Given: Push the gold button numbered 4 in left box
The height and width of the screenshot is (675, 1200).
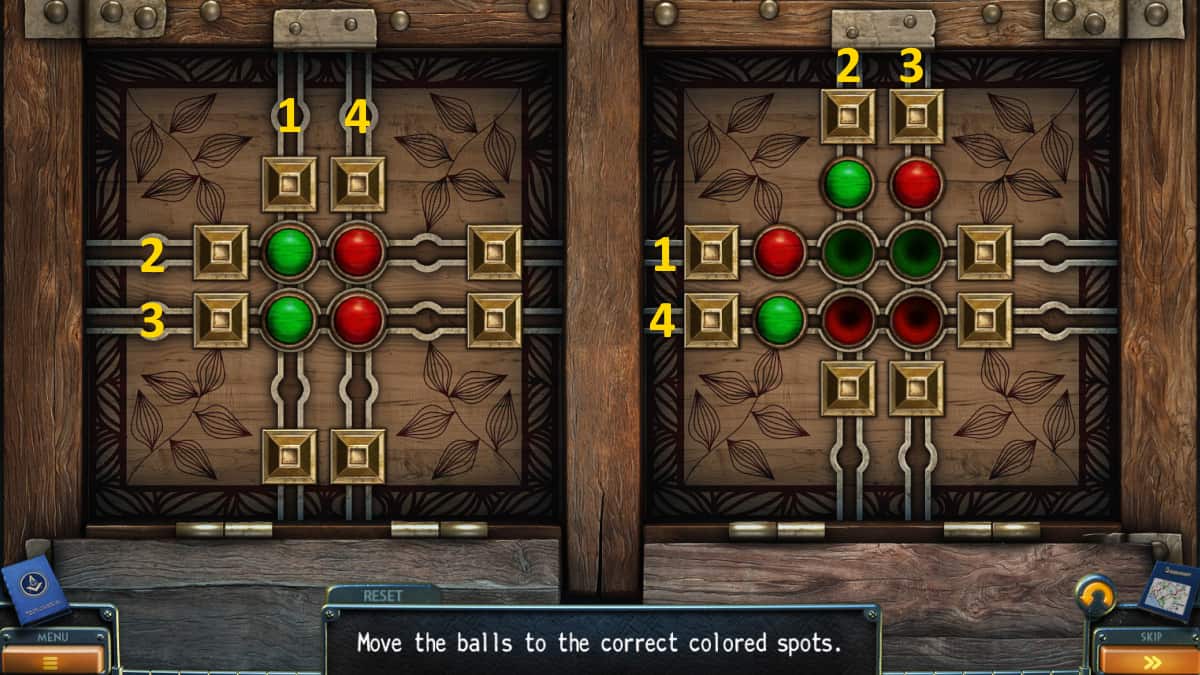Looking at the screenshot, I should coord(358,184).
